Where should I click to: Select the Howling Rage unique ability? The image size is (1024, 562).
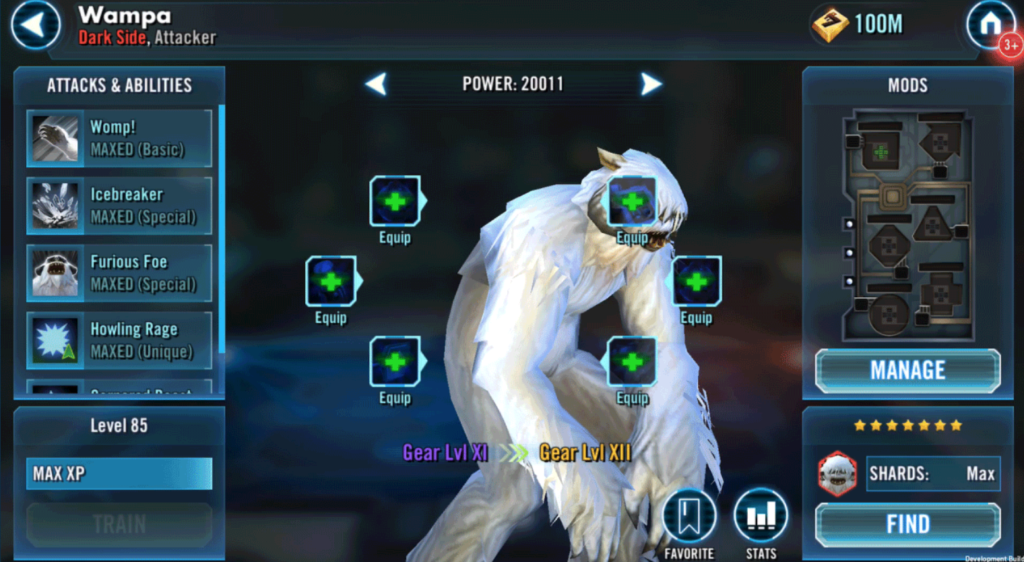click(120, 339)
